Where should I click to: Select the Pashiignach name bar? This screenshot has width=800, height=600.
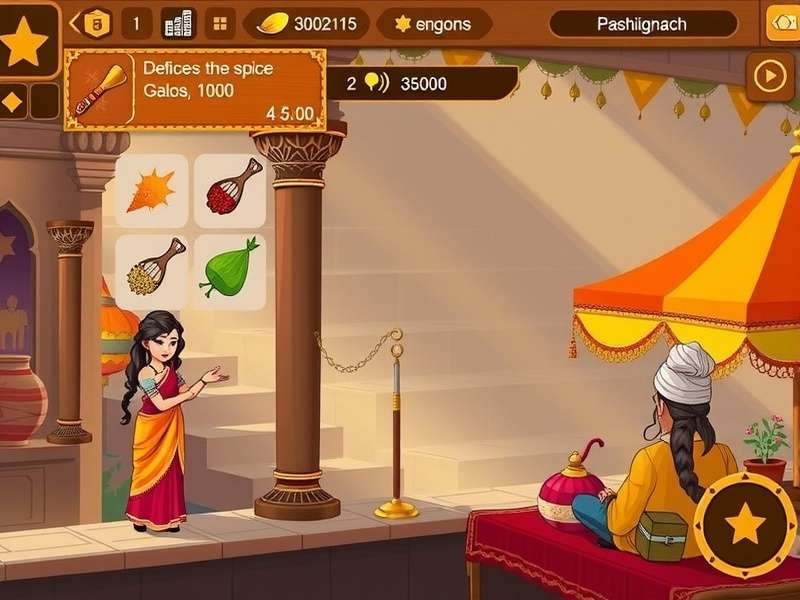click(x=643, y=24)
